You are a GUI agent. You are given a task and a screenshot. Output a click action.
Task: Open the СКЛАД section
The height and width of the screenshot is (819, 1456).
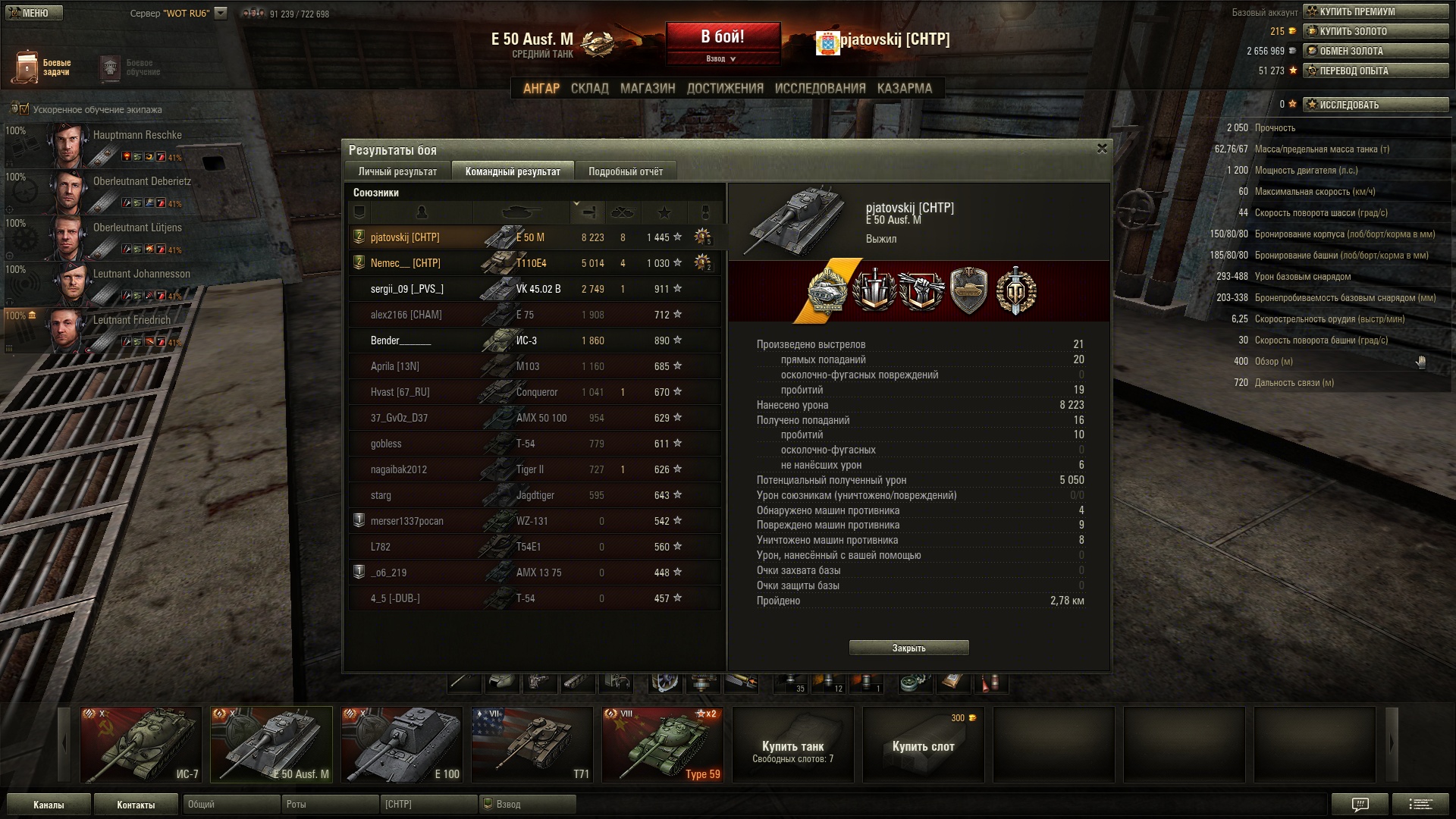(x=589, y=88)
